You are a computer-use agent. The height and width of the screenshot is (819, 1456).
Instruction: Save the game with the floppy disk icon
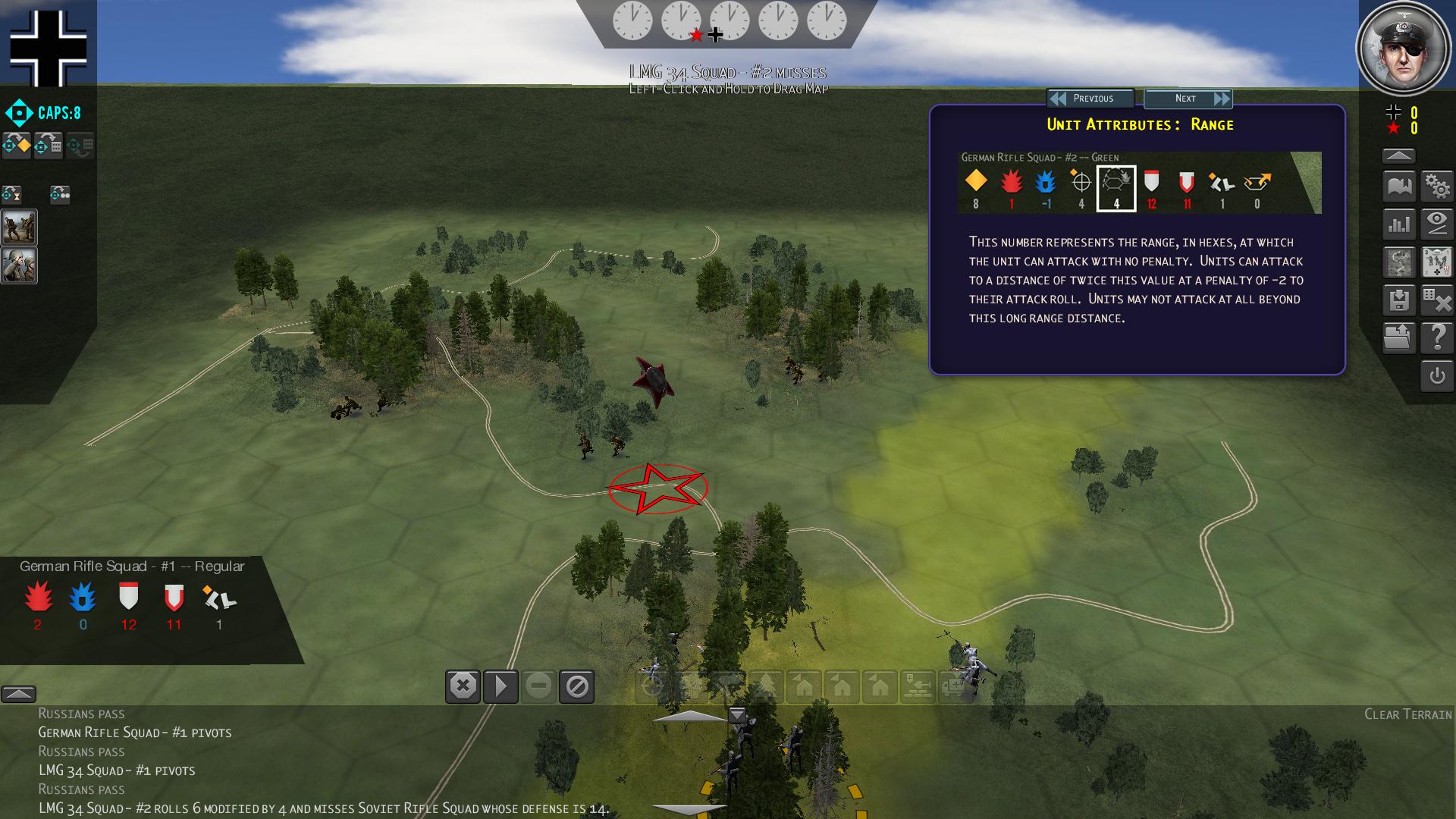point(1399,300)
